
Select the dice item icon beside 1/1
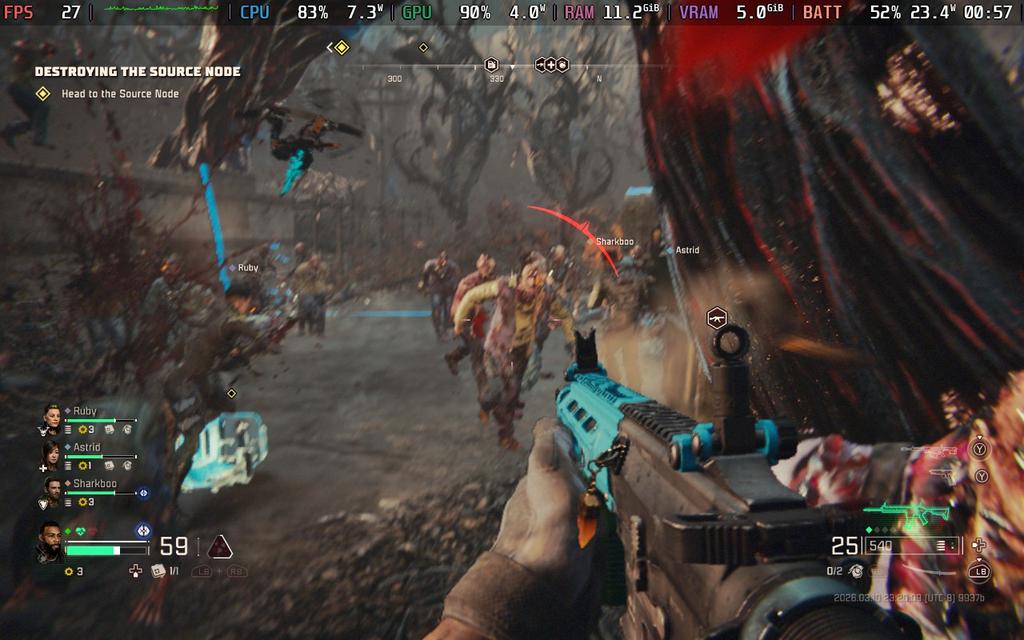click(x=158, y=571)
